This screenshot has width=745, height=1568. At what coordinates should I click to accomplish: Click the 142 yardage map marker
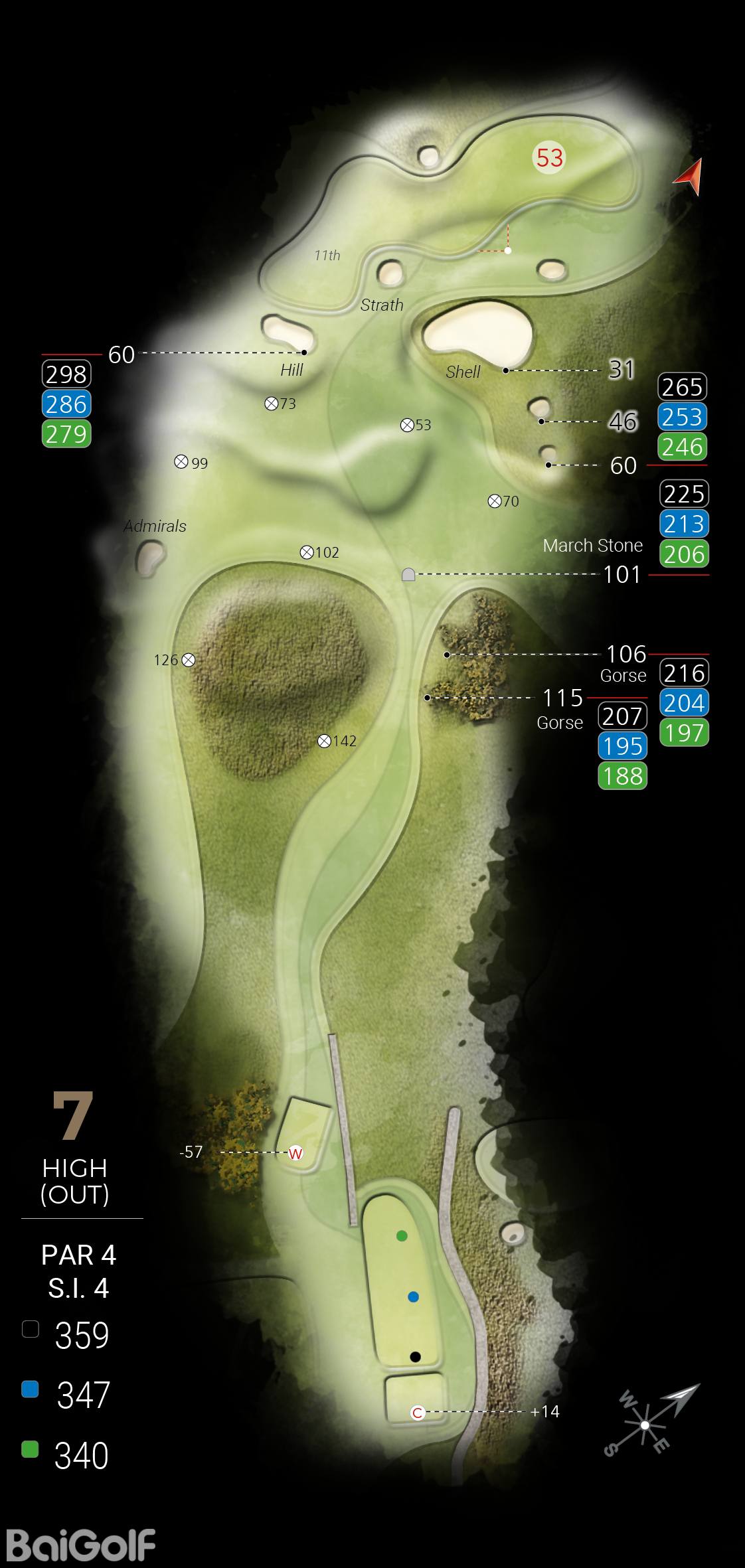(x=324, y=741)
